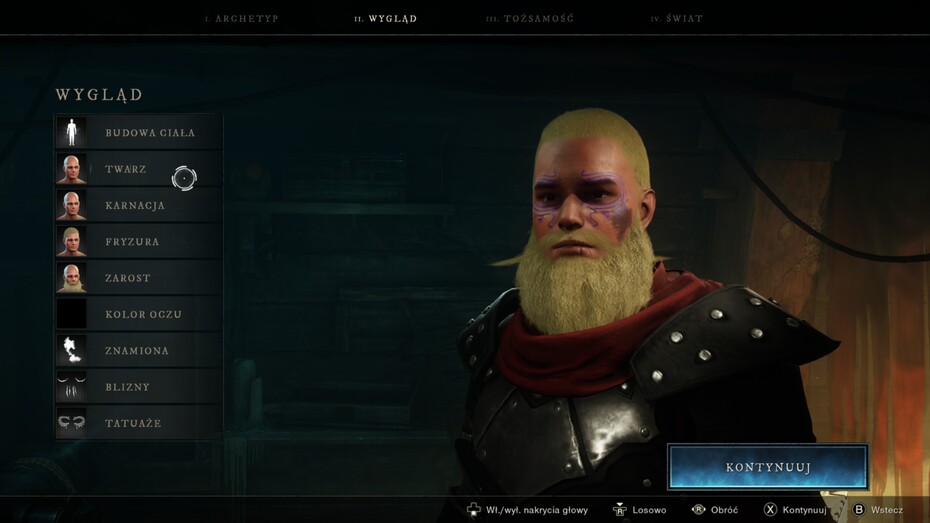The width and height of the screenshot is (930, 523).
Task: Select the Blizny scars entry
Action: [x=139, y=387]
